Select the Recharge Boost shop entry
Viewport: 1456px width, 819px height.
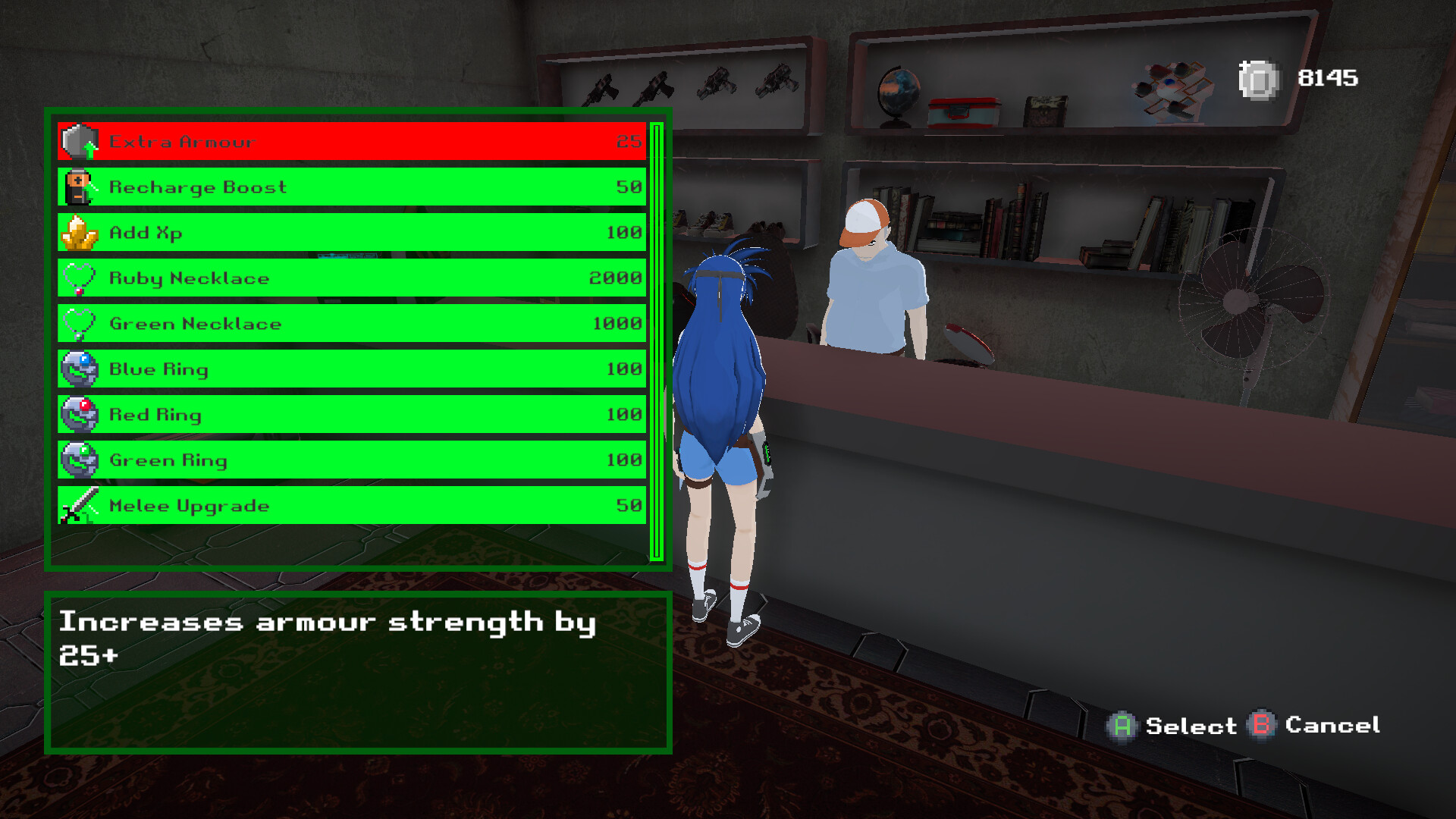(349, 187)
